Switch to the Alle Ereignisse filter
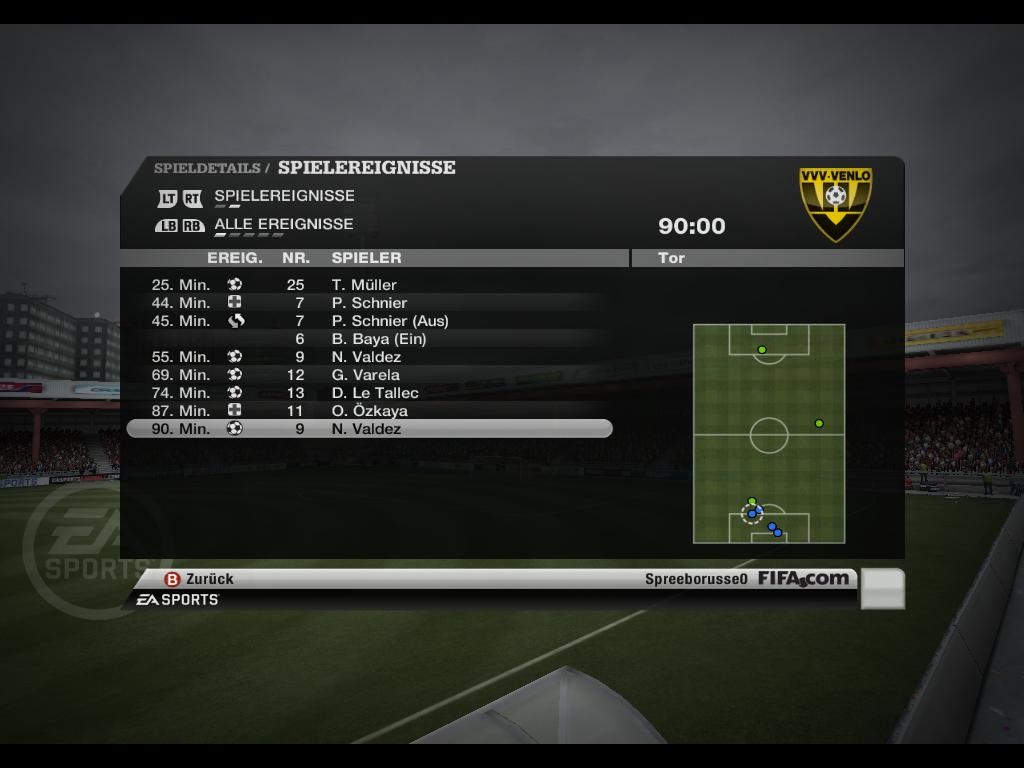Viewport: 1024px width, 768px height. pyautogui.click(x=283, y=224)
